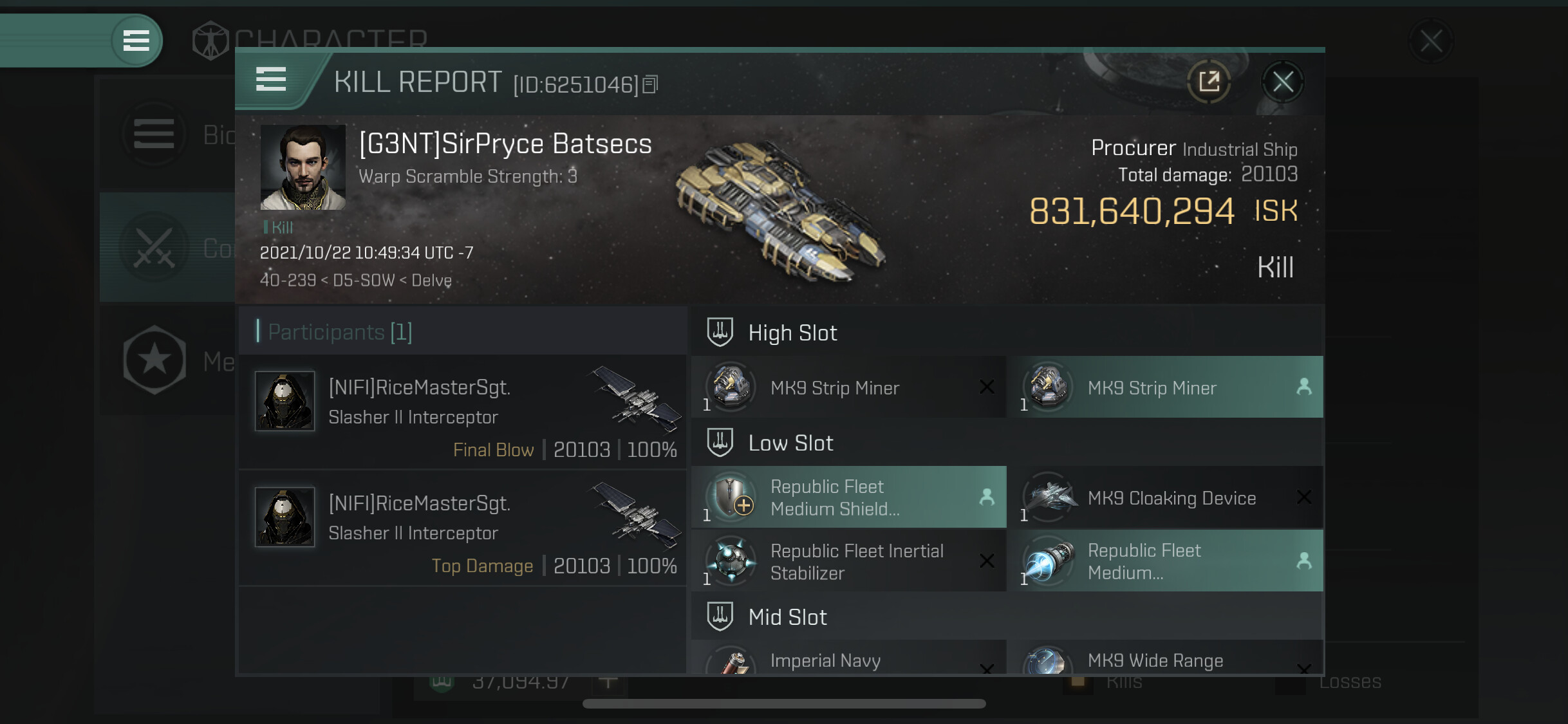
Task: Inspect the MK9 Cloaking Device
Action: pyautogui.click(x=1166, y=497)
